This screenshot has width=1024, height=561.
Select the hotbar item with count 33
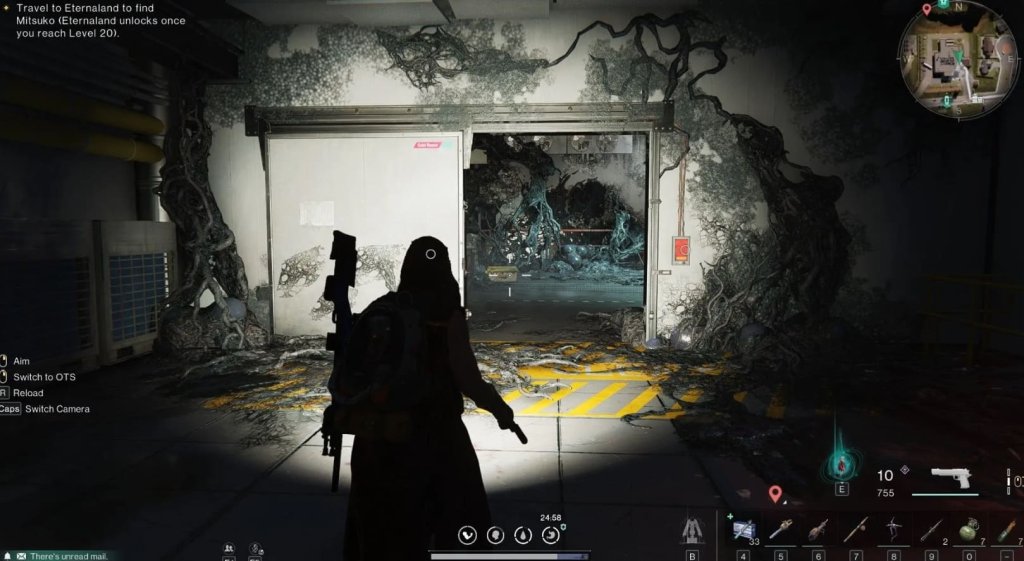[743, 527]
